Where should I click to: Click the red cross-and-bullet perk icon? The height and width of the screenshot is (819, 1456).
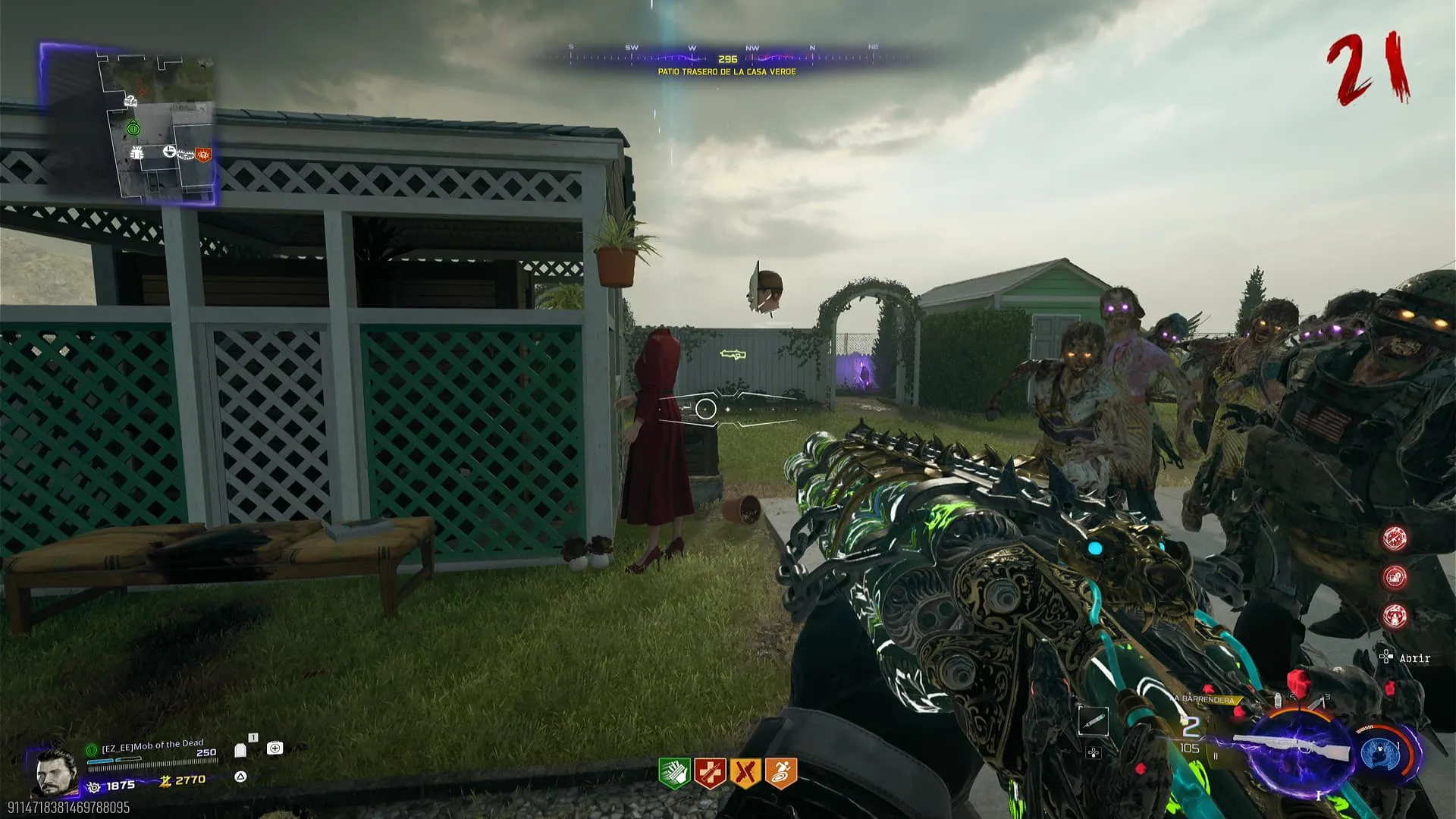(710, 773)
